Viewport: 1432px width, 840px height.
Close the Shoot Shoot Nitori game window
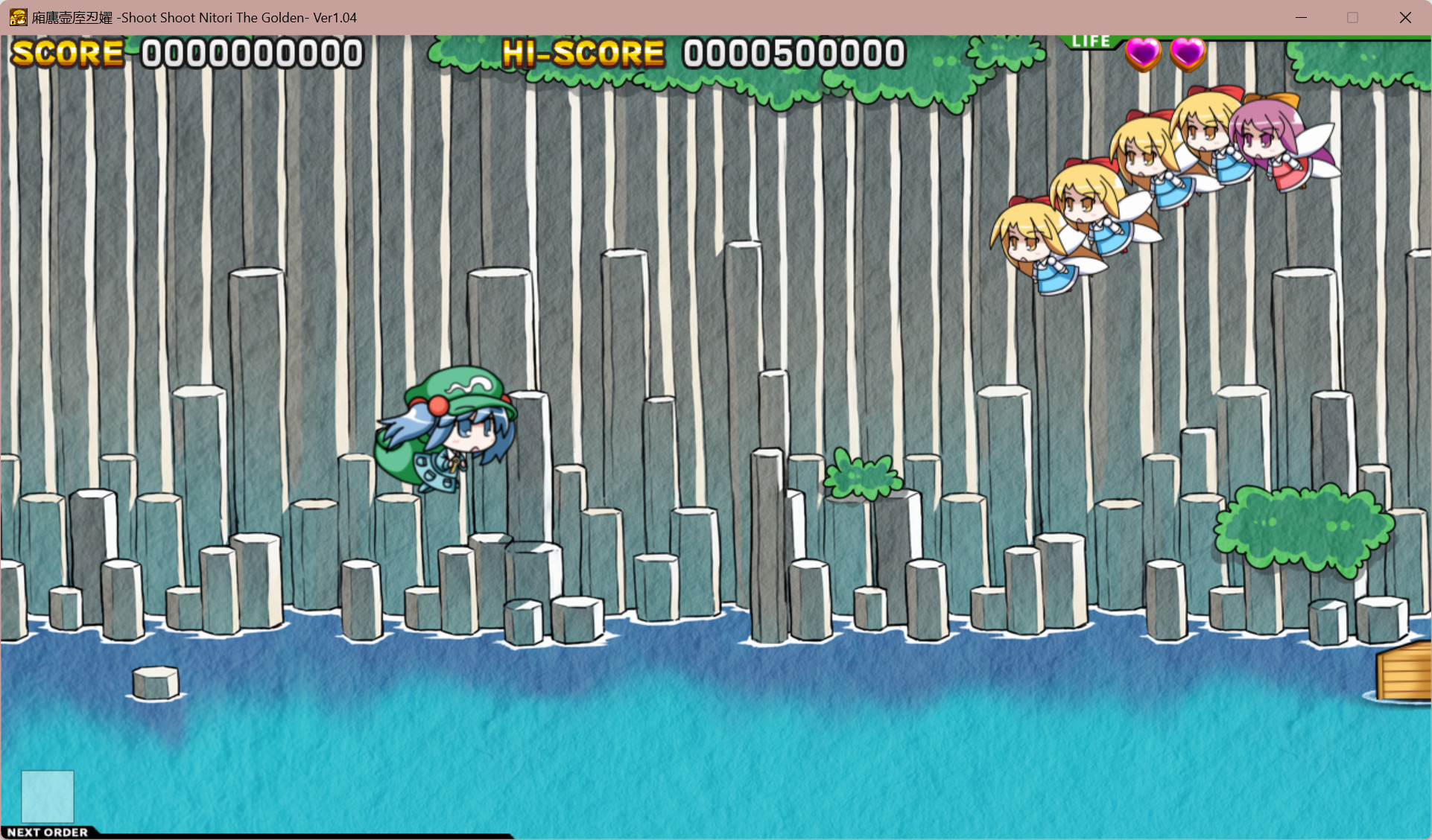(1405, 17)
